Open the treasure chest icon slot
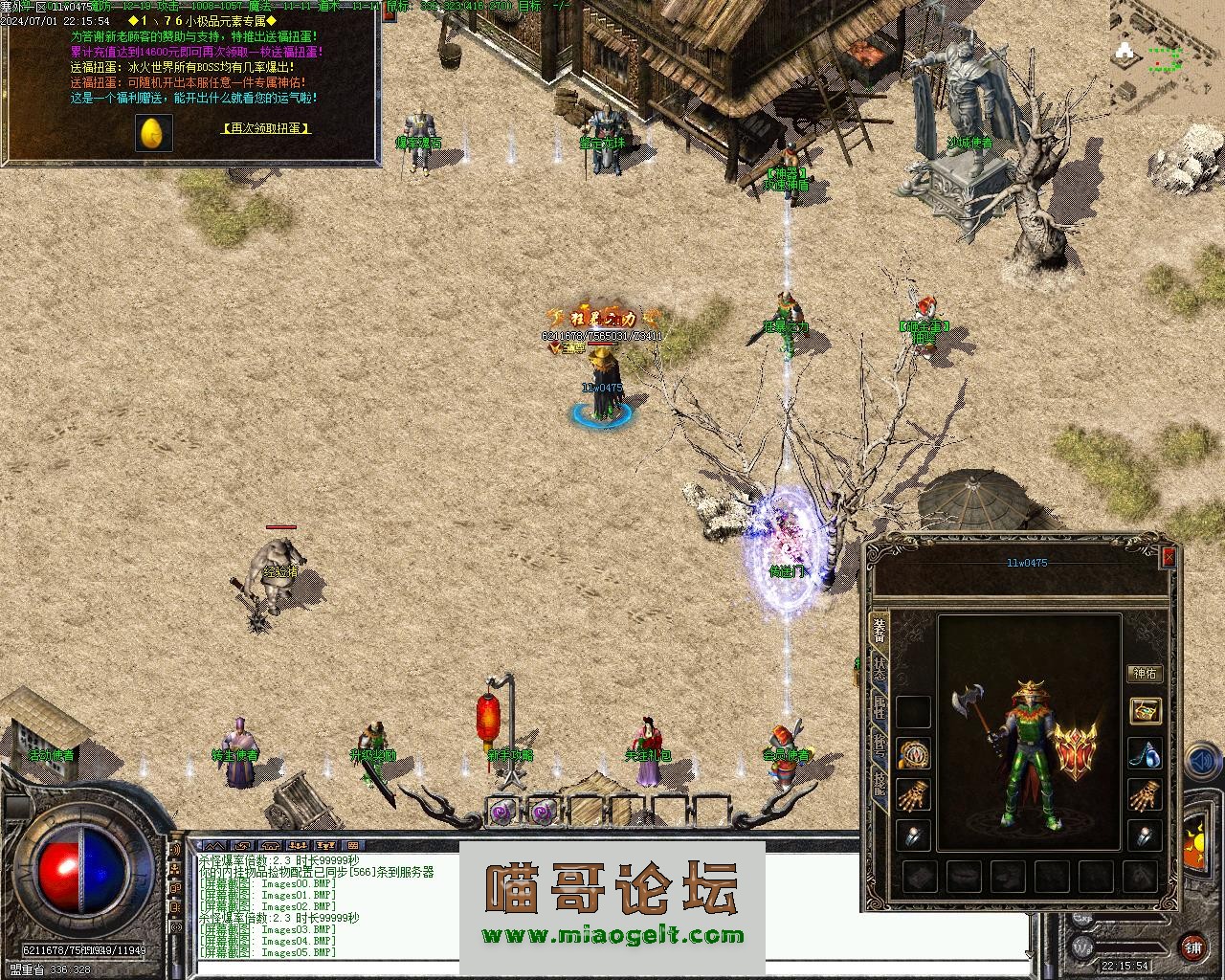This screenshot has width=1225, height=980. pos(1145,710)
